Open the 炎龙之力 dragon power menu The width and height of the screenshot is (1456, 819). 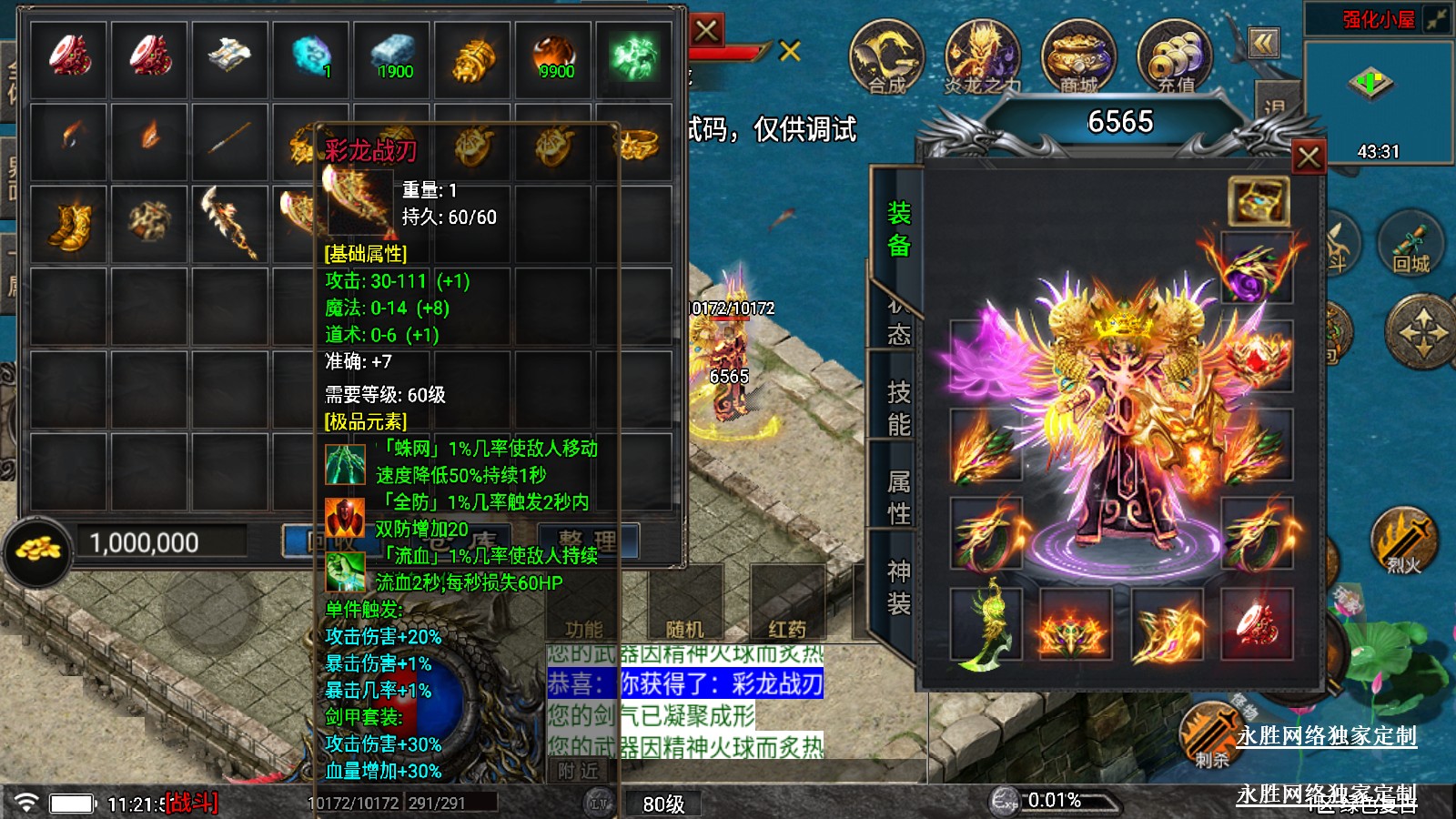(982, 57)
